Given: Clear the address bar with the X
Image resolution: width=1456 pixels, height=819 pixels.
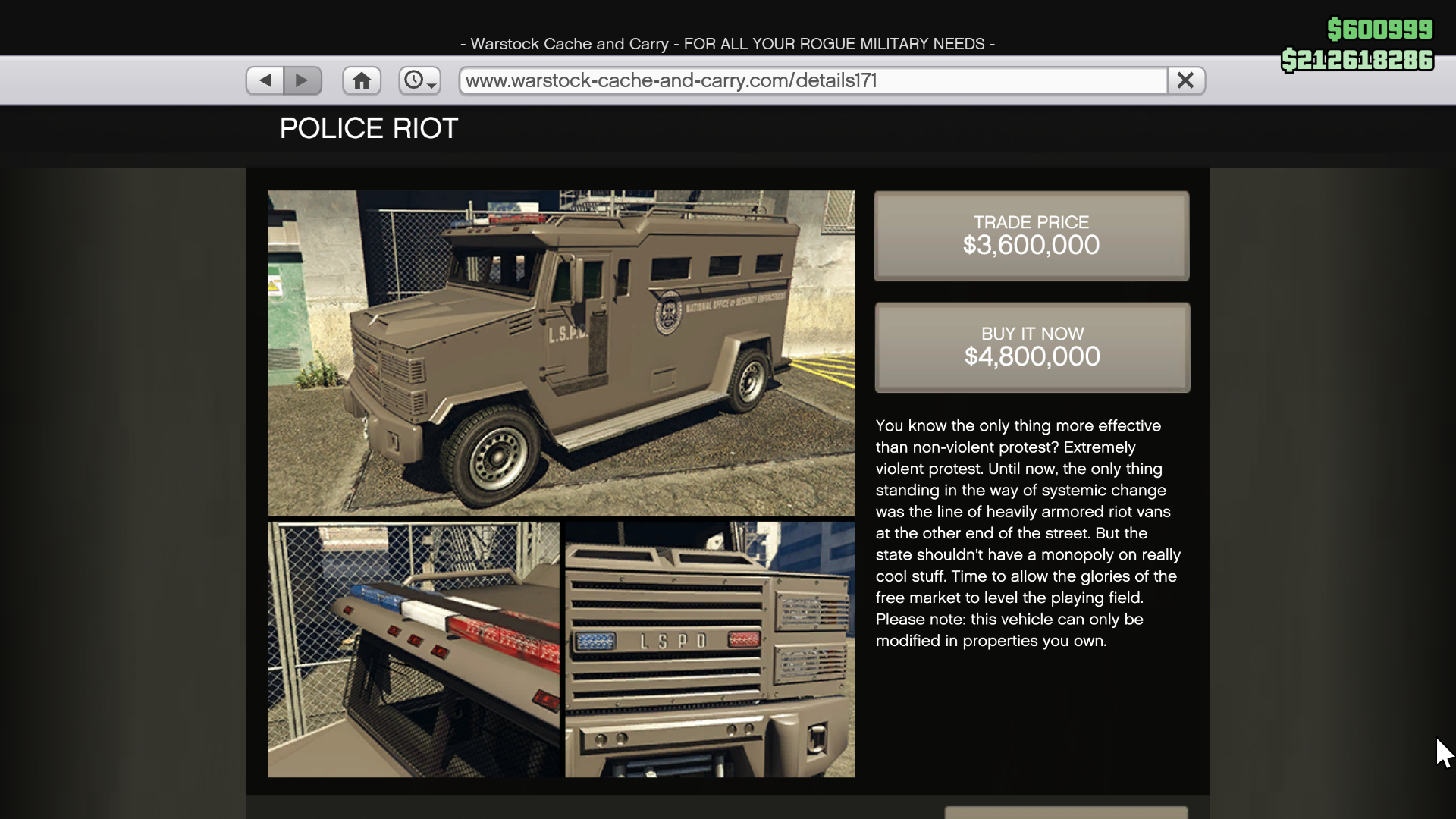Looking at the screenshot, I should click(1185, 80).
